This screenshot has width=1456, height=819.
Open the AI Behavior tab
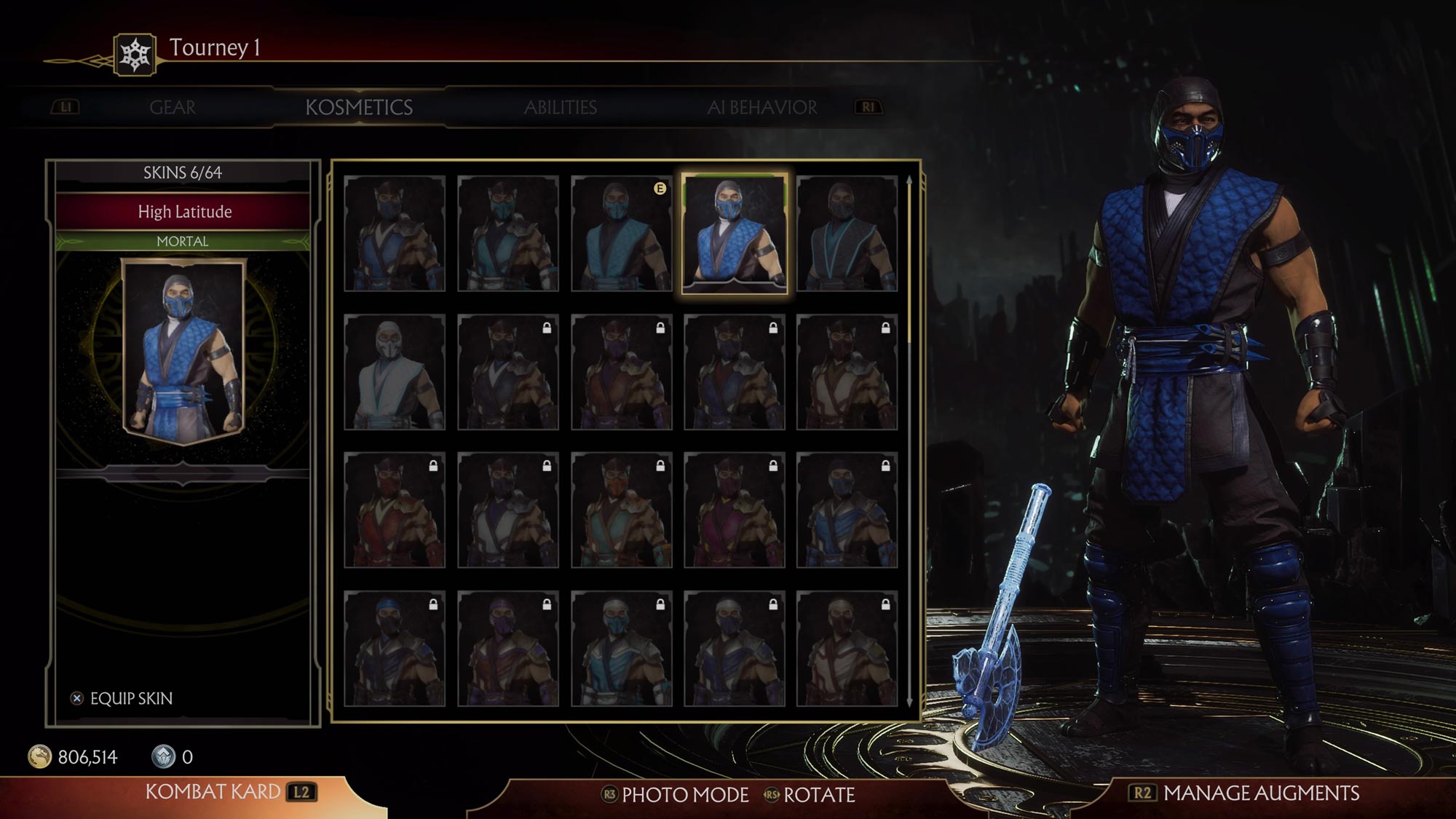[761, 108]
